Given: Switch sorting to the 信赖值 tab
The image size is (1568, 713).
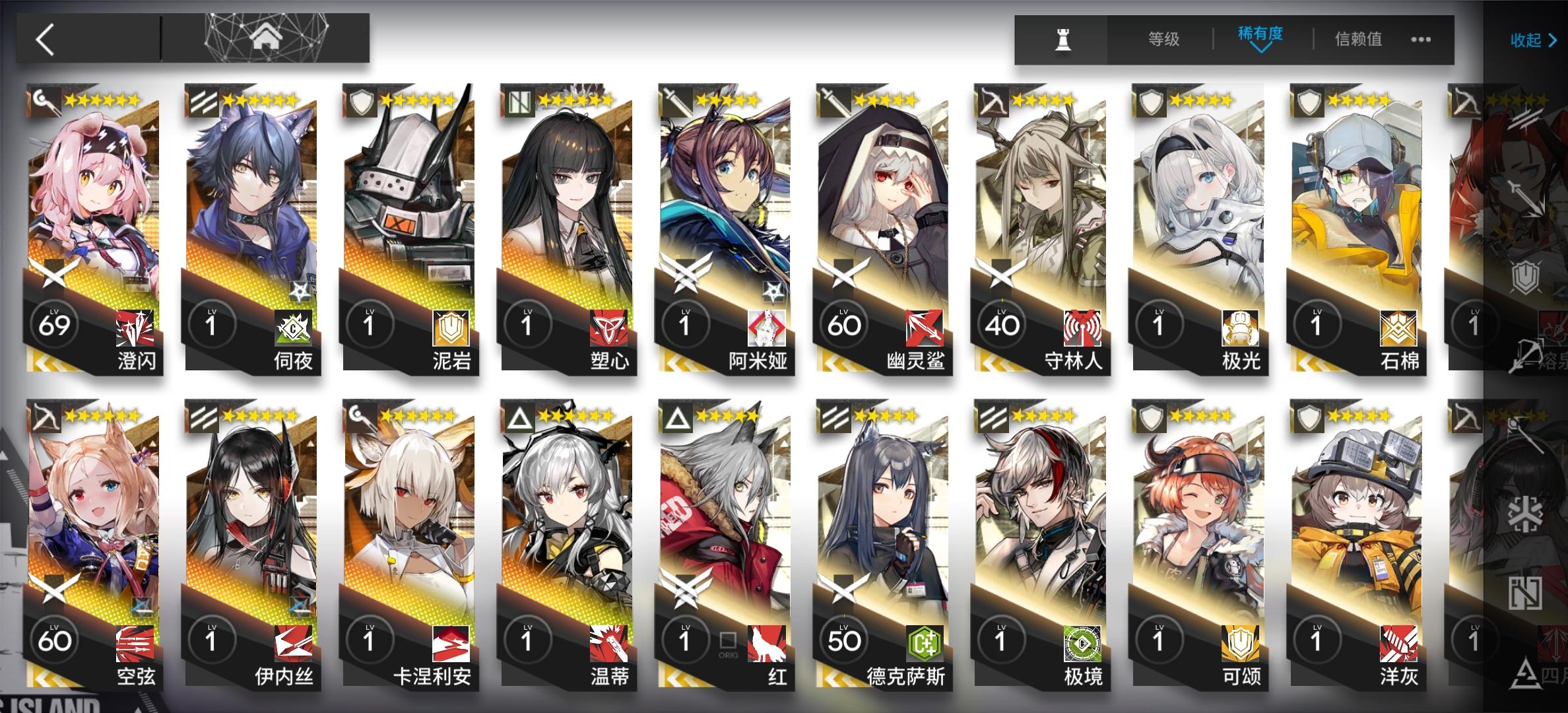Looking at the screenshot, I should [x=1359, y=40].
